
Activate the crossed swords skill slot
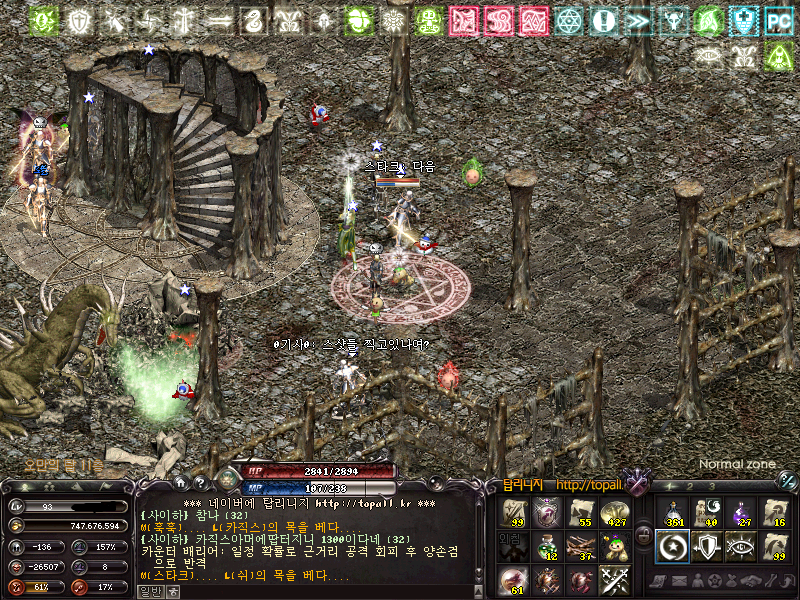click(613, 580)
